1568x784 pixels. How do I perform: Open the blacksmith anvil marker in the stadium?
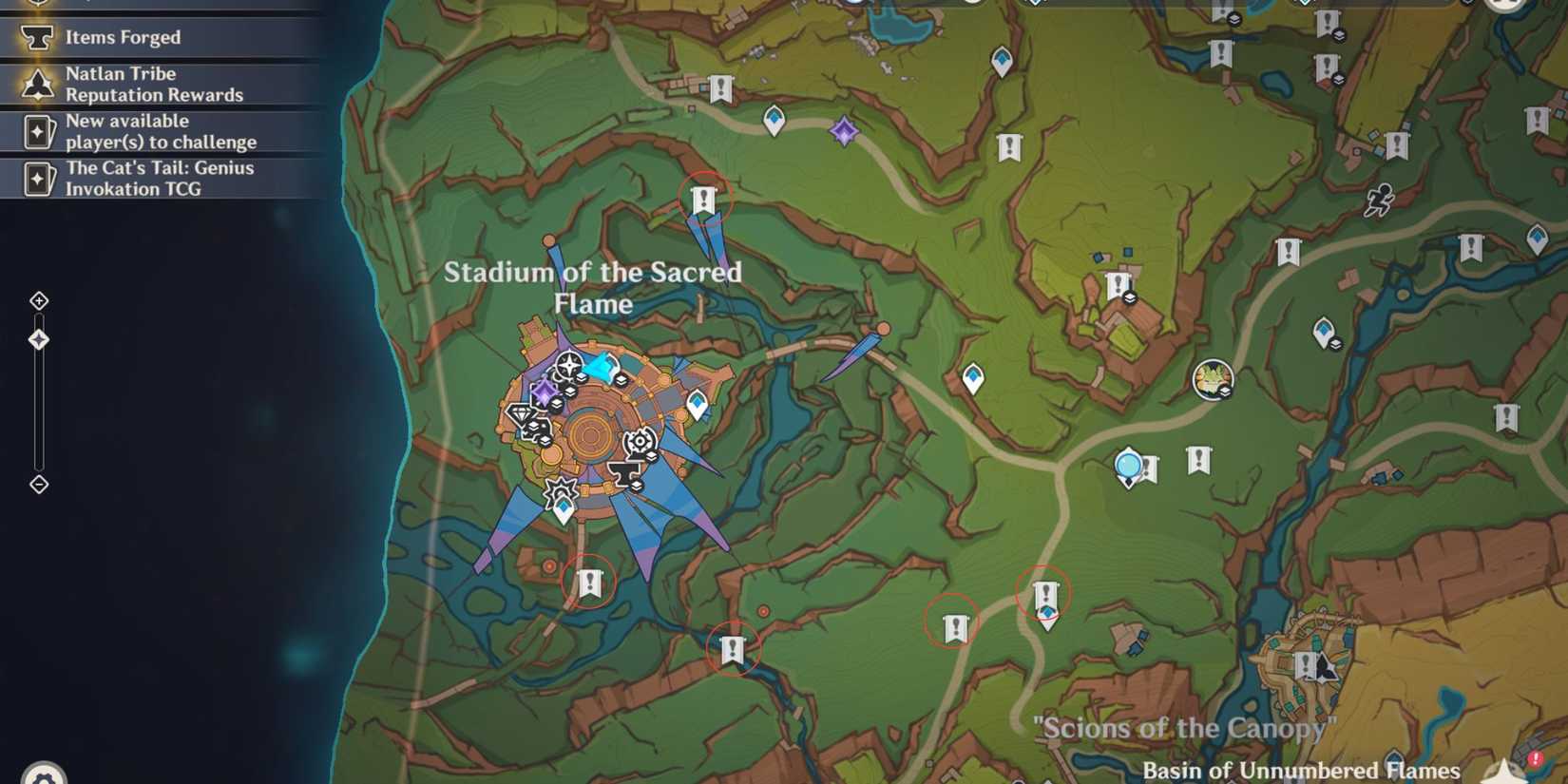626,472
